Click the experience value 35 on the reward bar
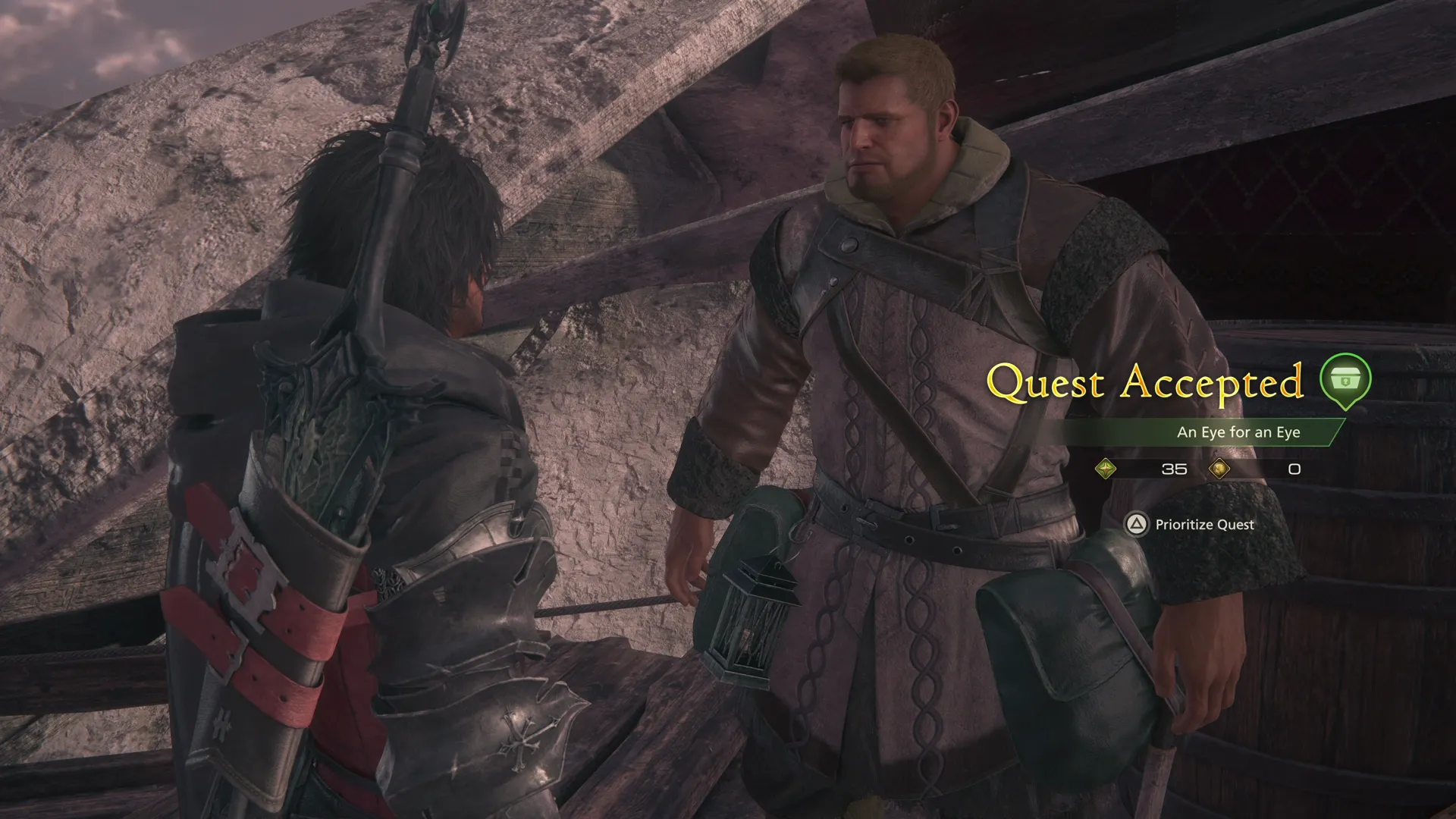1456x819 pixels. coord(1172,469)
